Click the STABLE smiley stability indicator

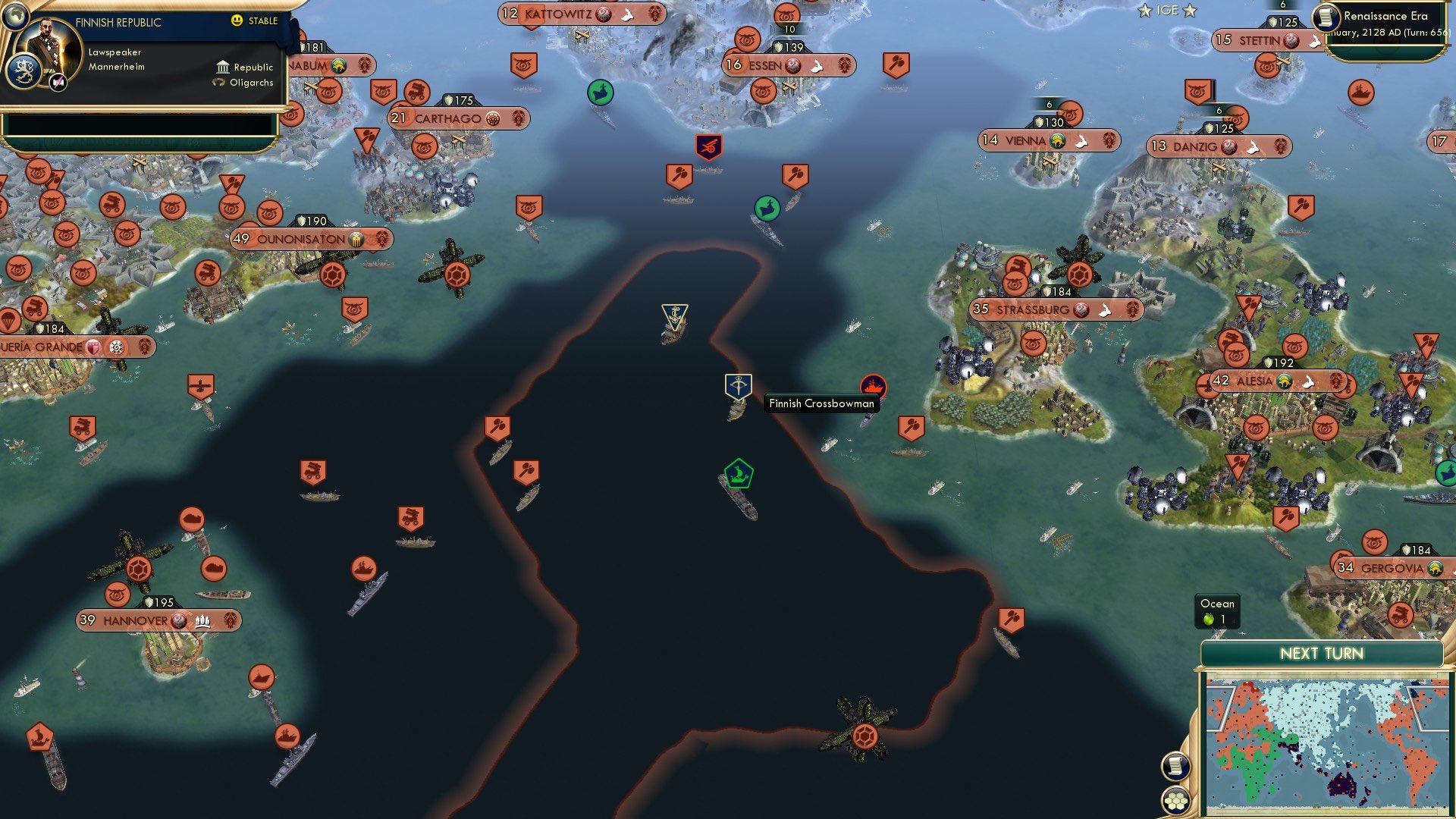pos(237,21)
